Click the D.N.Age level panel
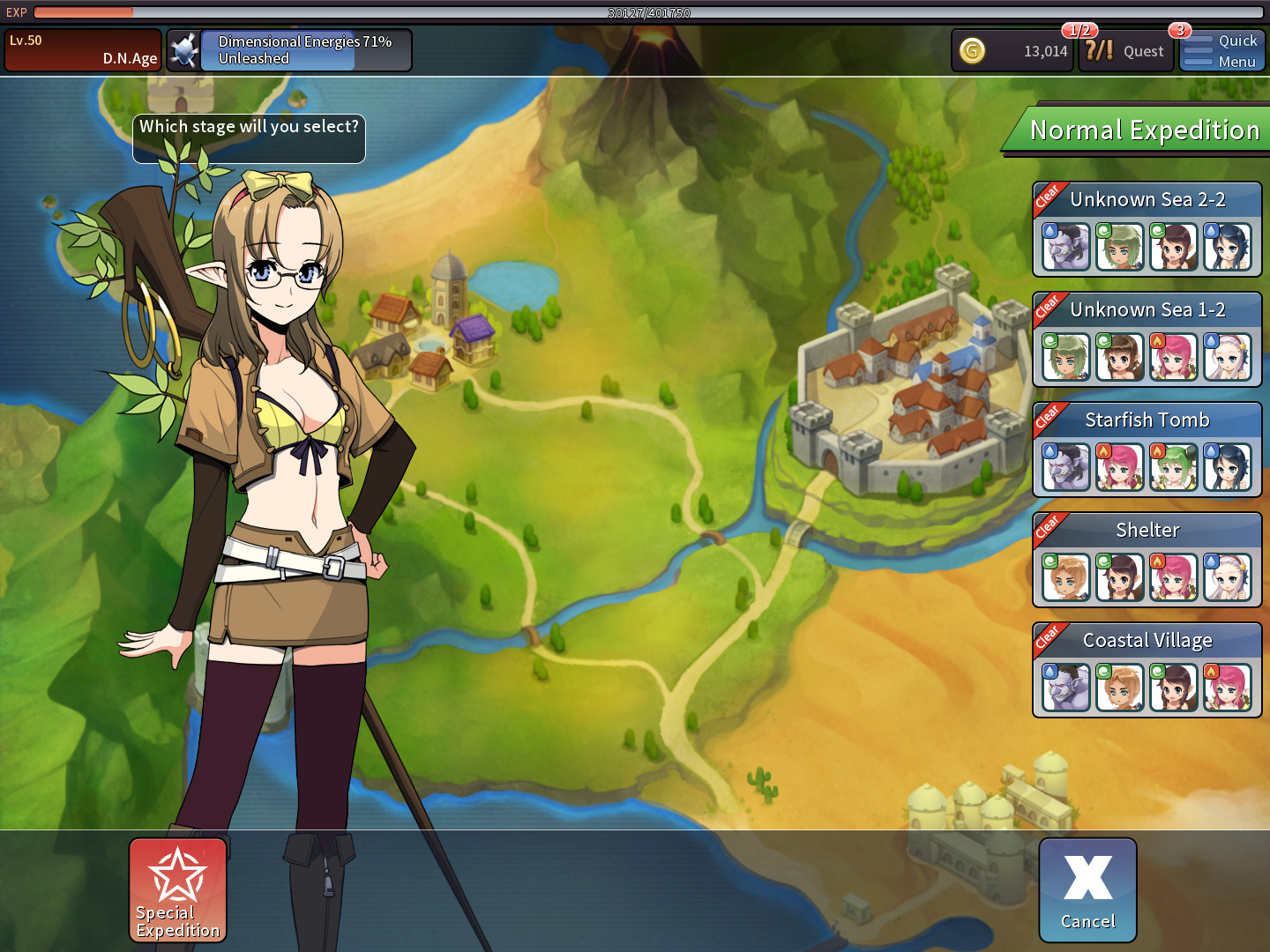This screenshot has height=952, width=1270. coord(82,49)
